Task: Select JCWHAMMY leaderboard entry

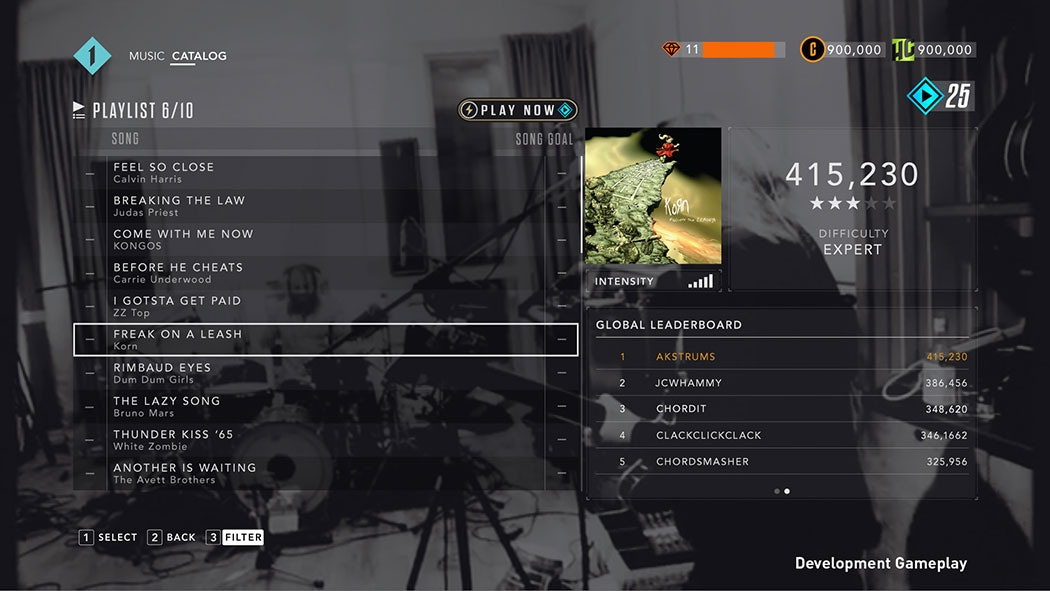Action: pyautogui.click(x=781, y=383)
